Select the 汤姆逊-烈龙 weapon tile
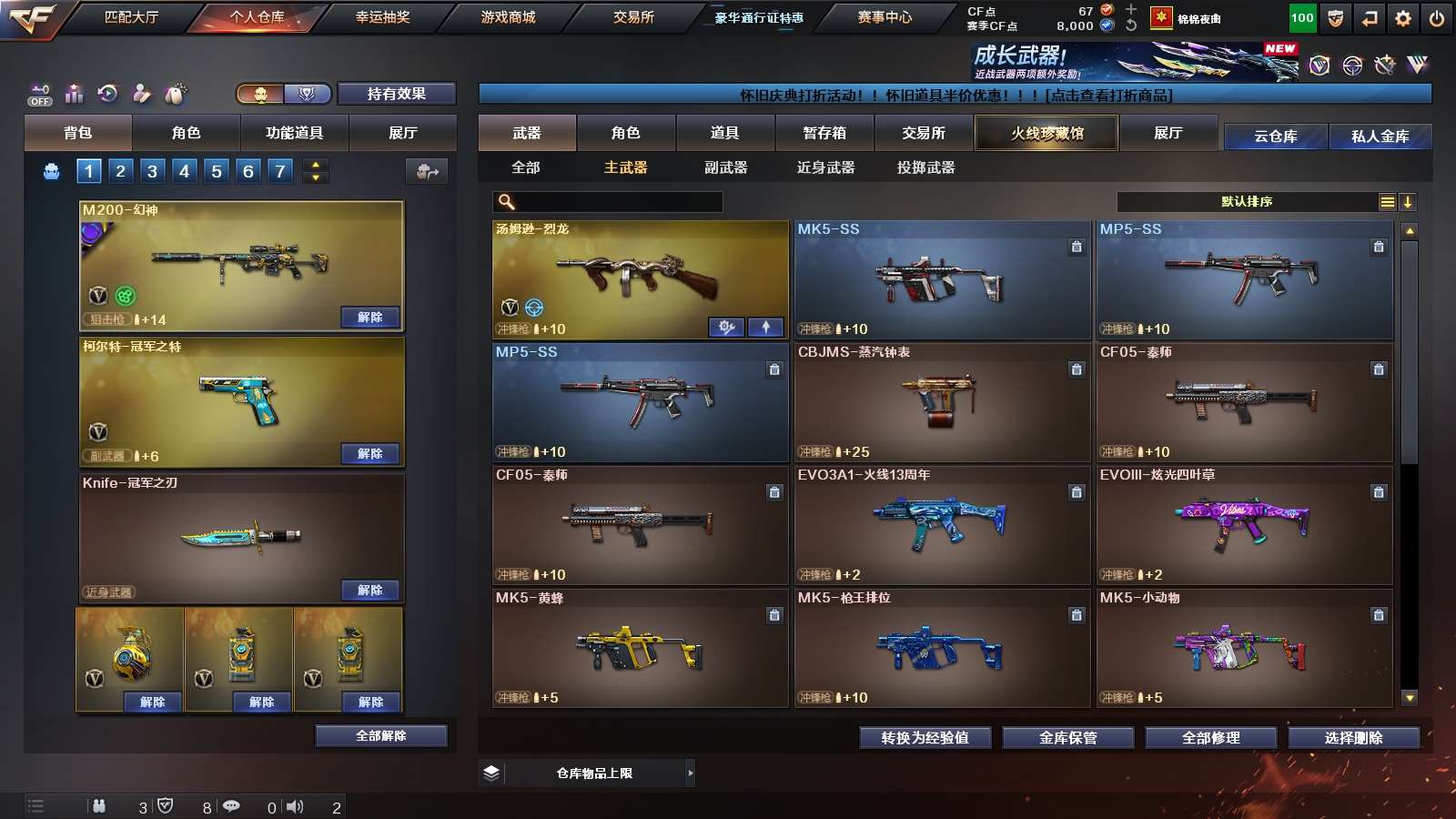Image resolution: width=1456 pixels, height=819 pixels. [640, 278]
